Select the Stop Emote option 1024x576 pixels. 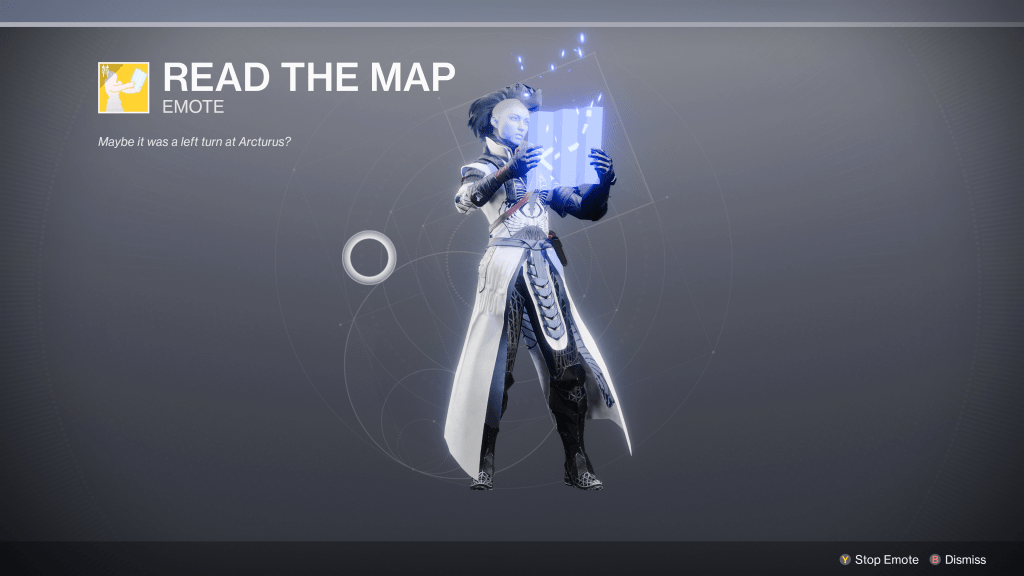[879, 560]
